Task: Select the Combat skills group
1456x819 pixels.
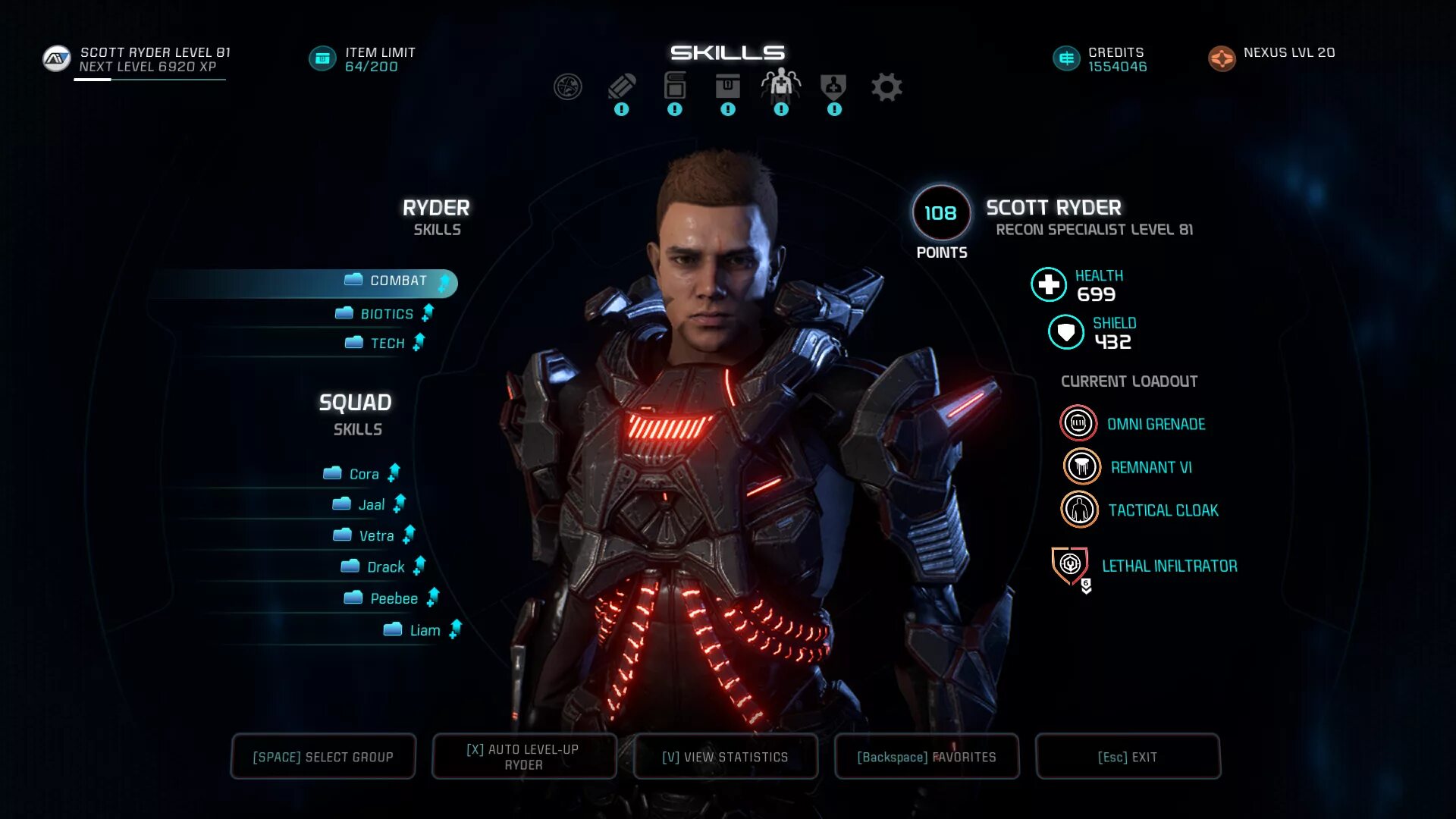Action: [397, 281]
